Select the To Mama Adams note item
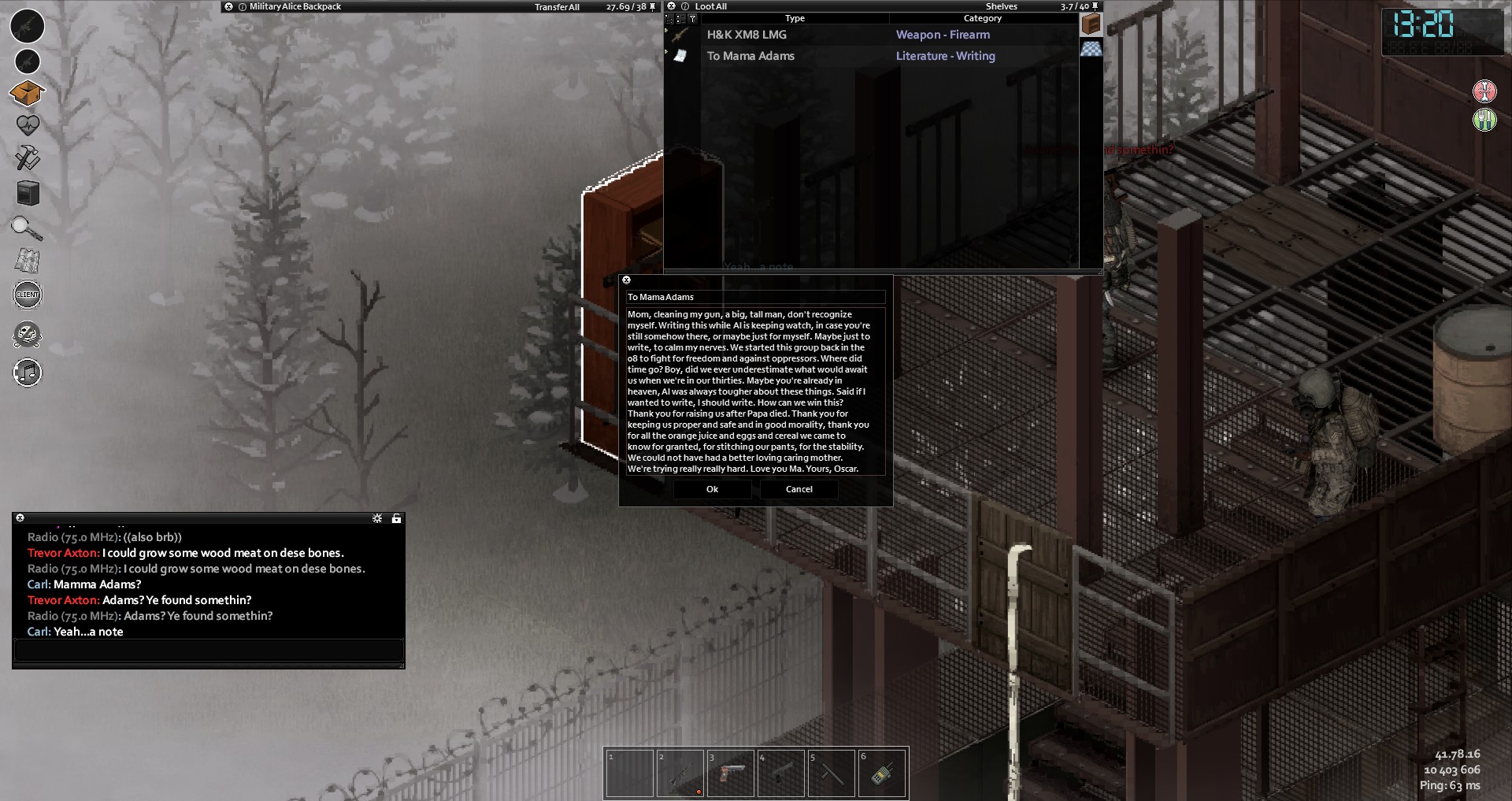 (750, 56)
